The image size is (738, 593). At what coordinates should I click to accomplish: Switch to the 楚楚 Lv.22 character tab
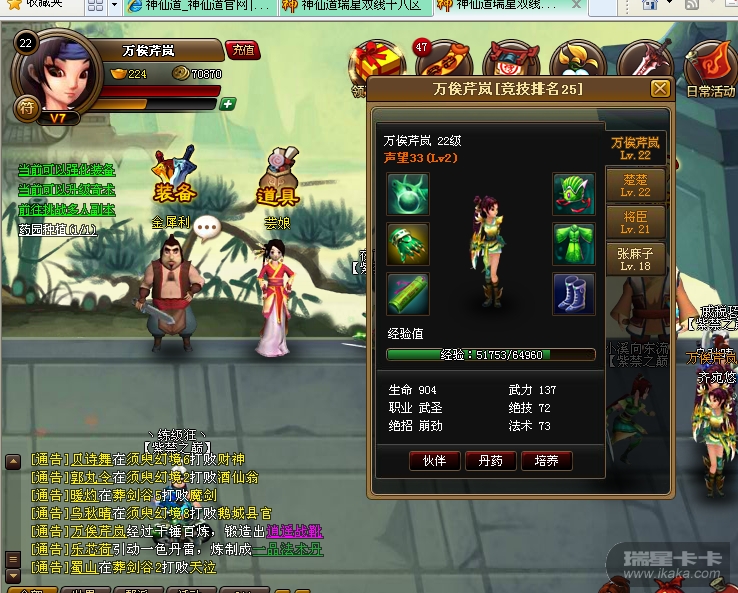point(636,186)
